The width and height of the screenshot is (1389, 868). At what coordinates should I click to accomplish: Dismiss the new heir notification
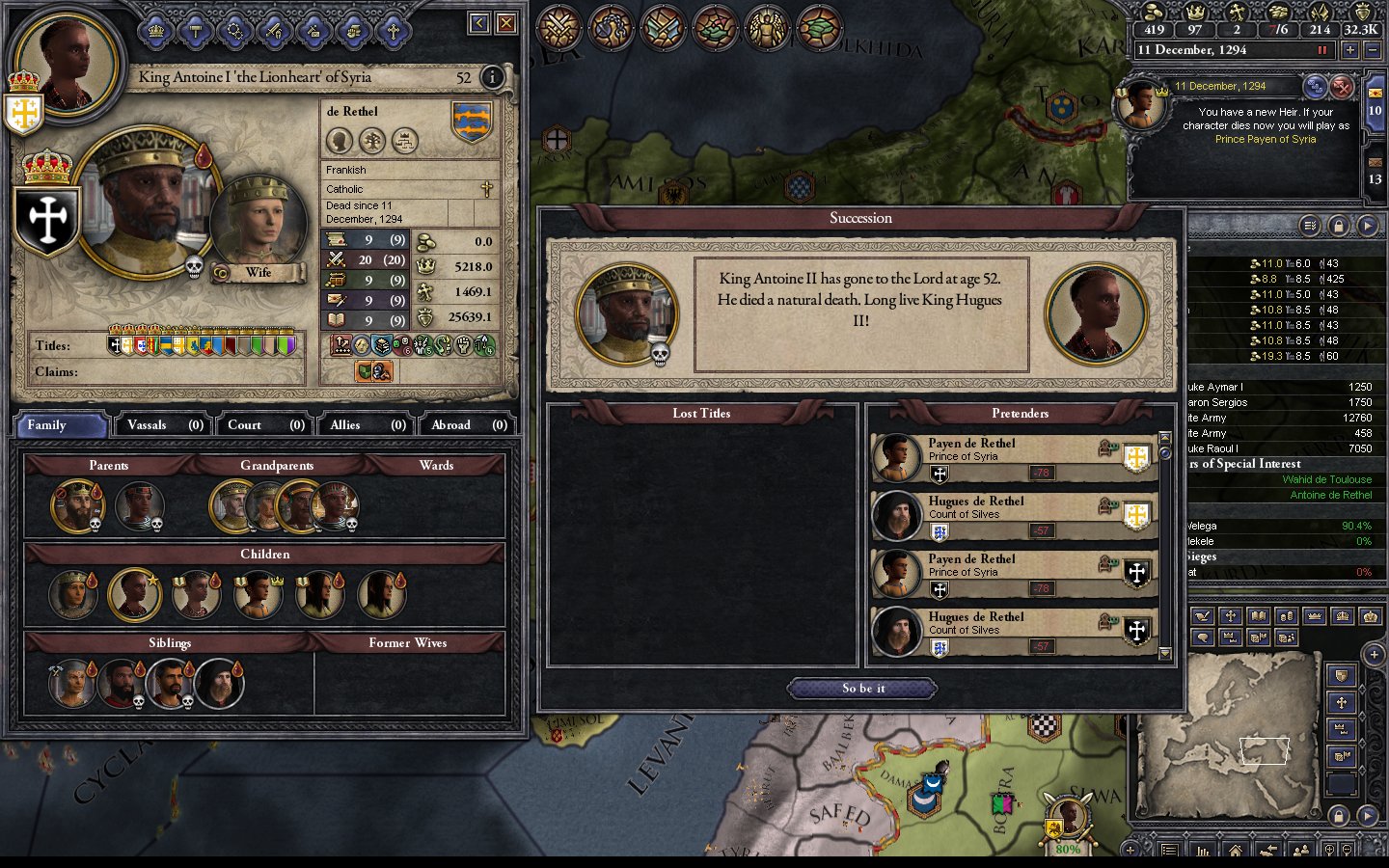1342,88
